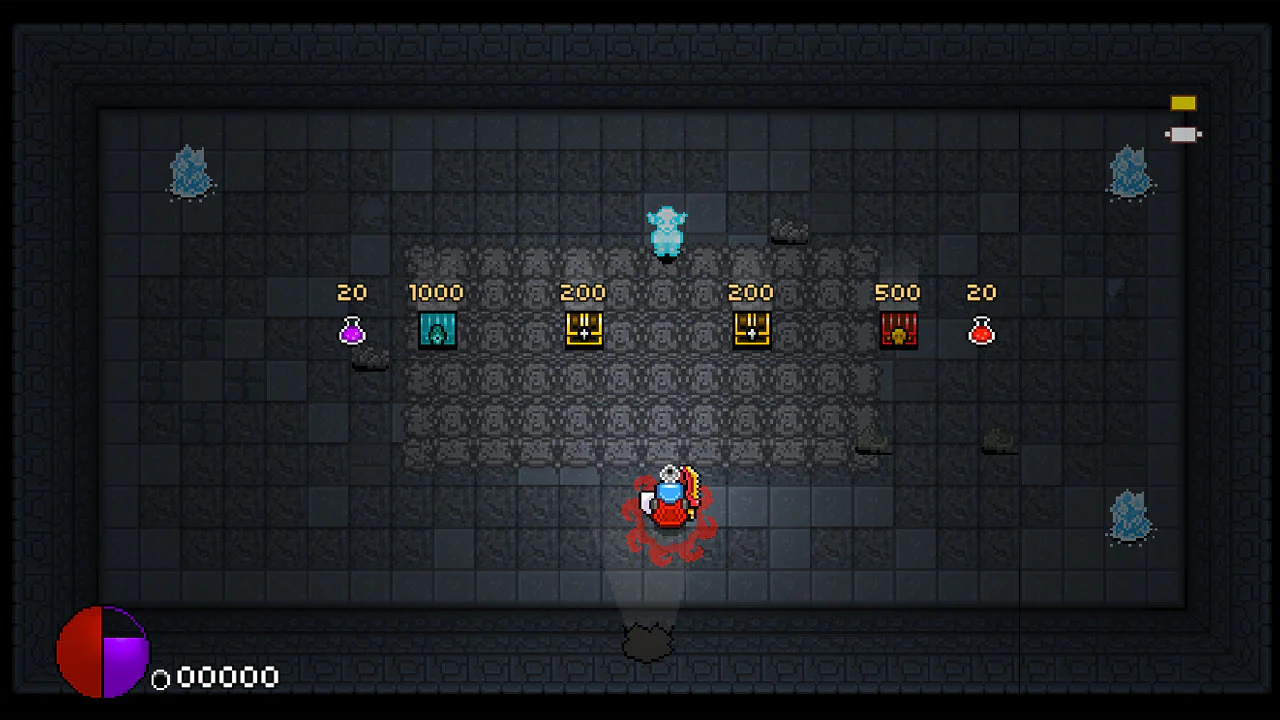This screenshot has width=1280, height=720.
Task: Click the 500 price label
Action: [897, 292]
